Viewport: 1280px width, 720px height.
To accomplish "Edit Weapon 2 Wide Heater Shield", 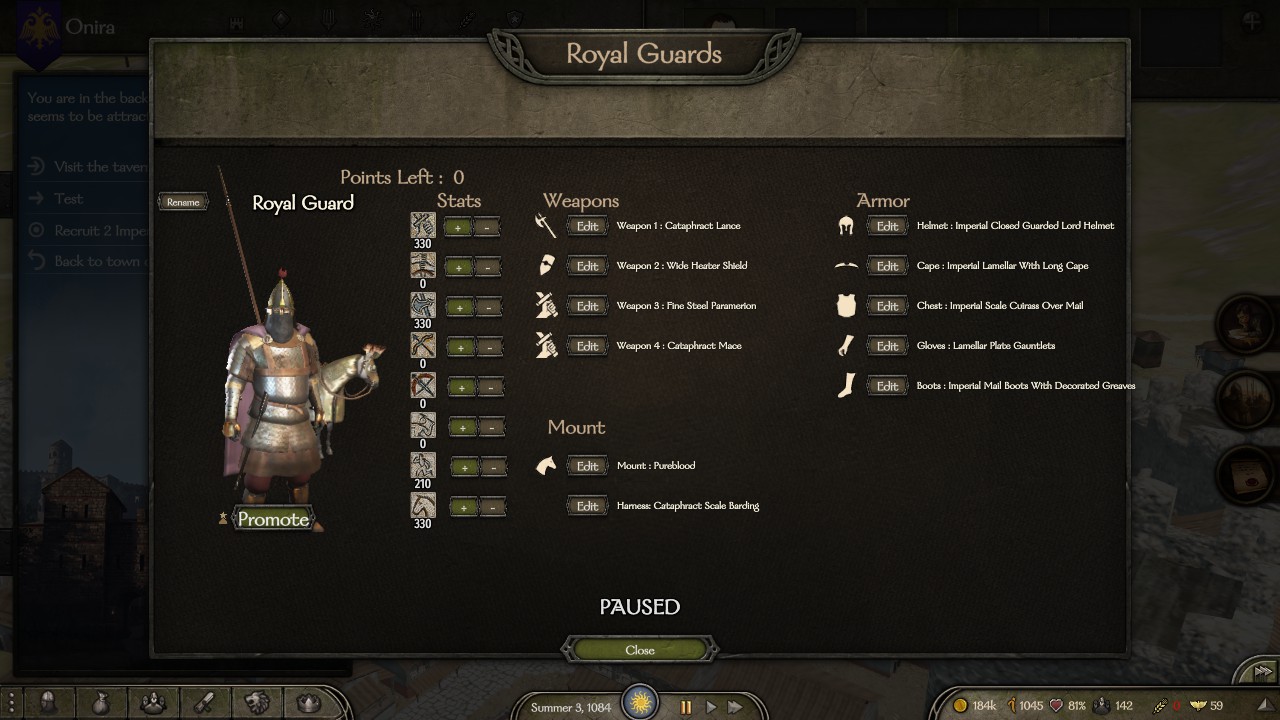I will [x=587, y=266].
